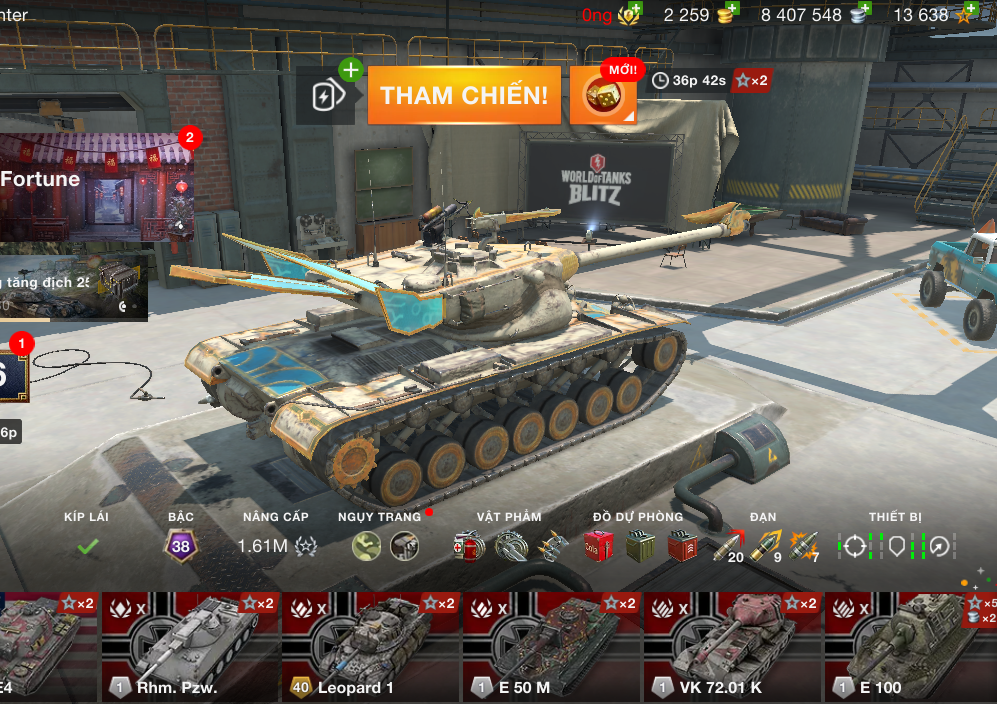The width and height of the screenshot is (997, 704).
Task: Open the rank 38 badge under BẬC
Action: click(x=181, y=546)
